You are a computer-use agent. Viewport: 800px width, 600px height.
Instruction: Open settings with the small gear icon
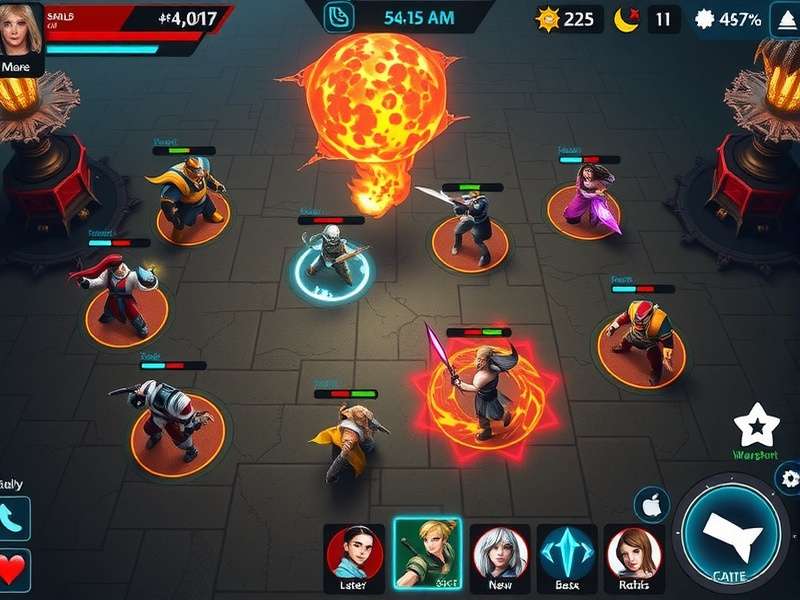(x=789, y=477)
